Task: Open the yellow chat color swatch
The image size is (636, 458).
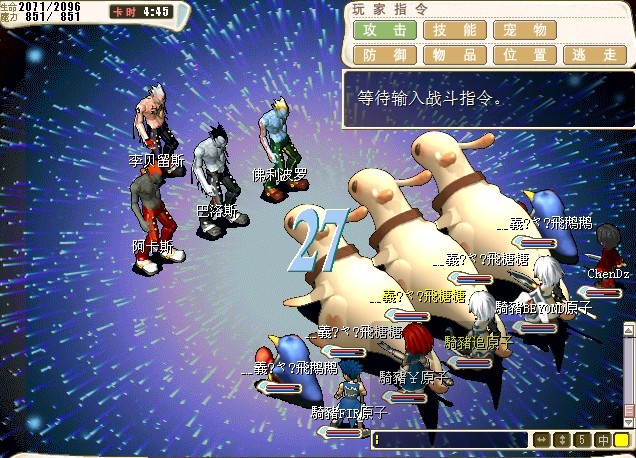Action: tap(622, 440)
